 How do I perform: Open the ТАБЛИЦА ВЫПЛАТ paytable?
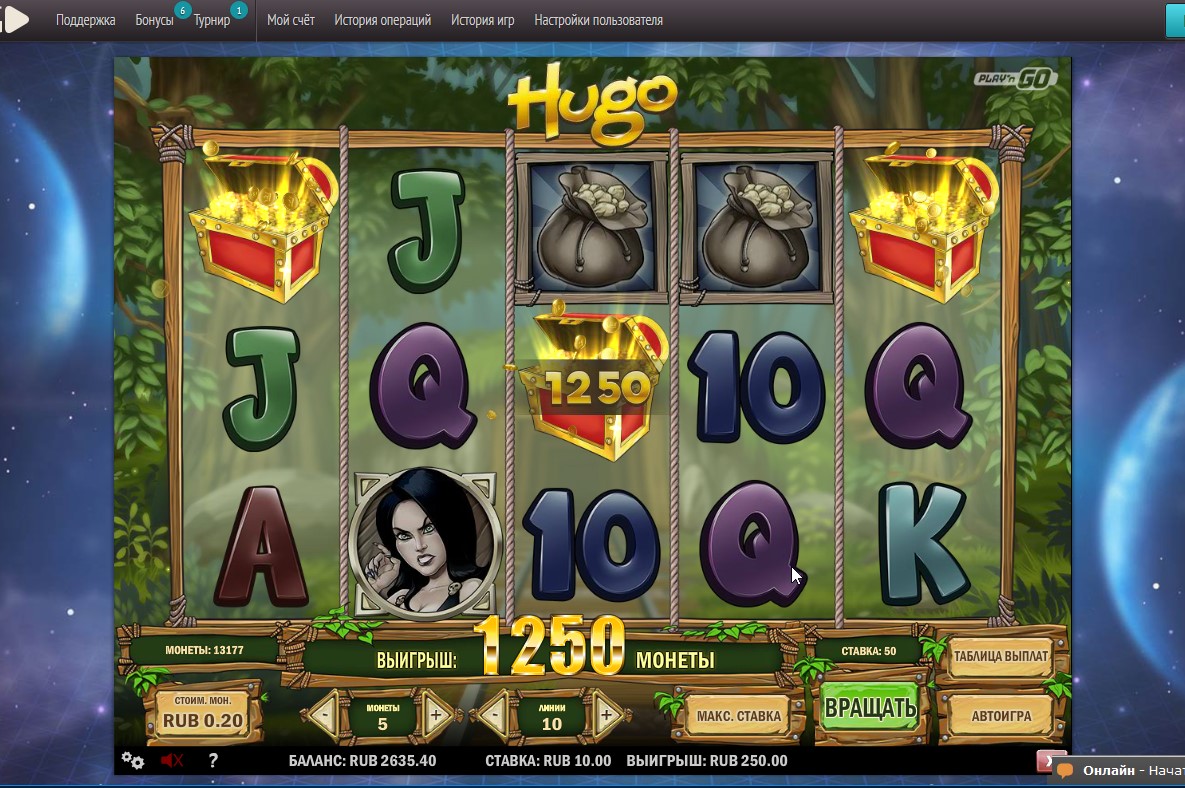(1000, 657)
